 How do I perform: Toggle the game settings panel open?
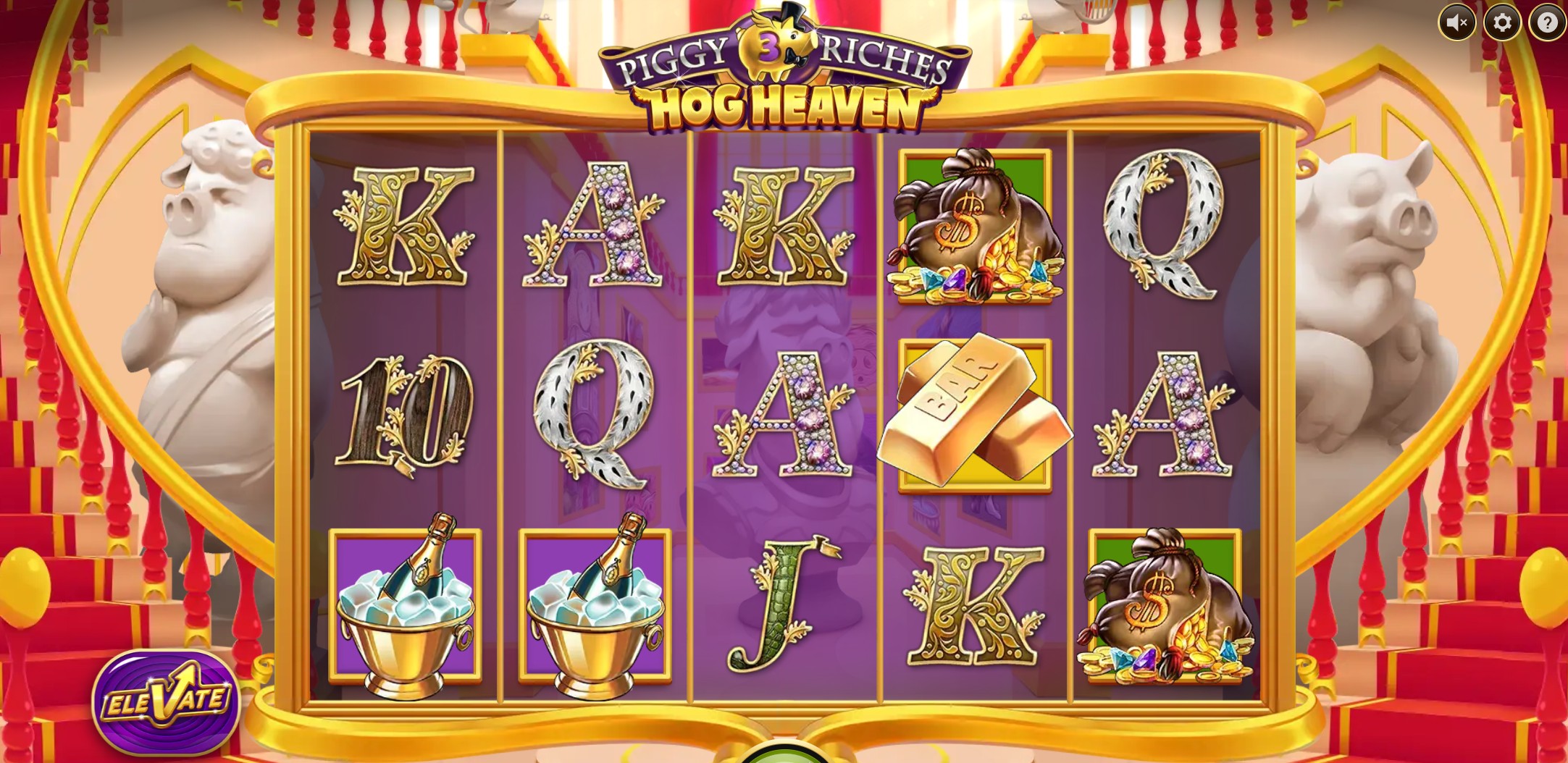pos(1502,22)
